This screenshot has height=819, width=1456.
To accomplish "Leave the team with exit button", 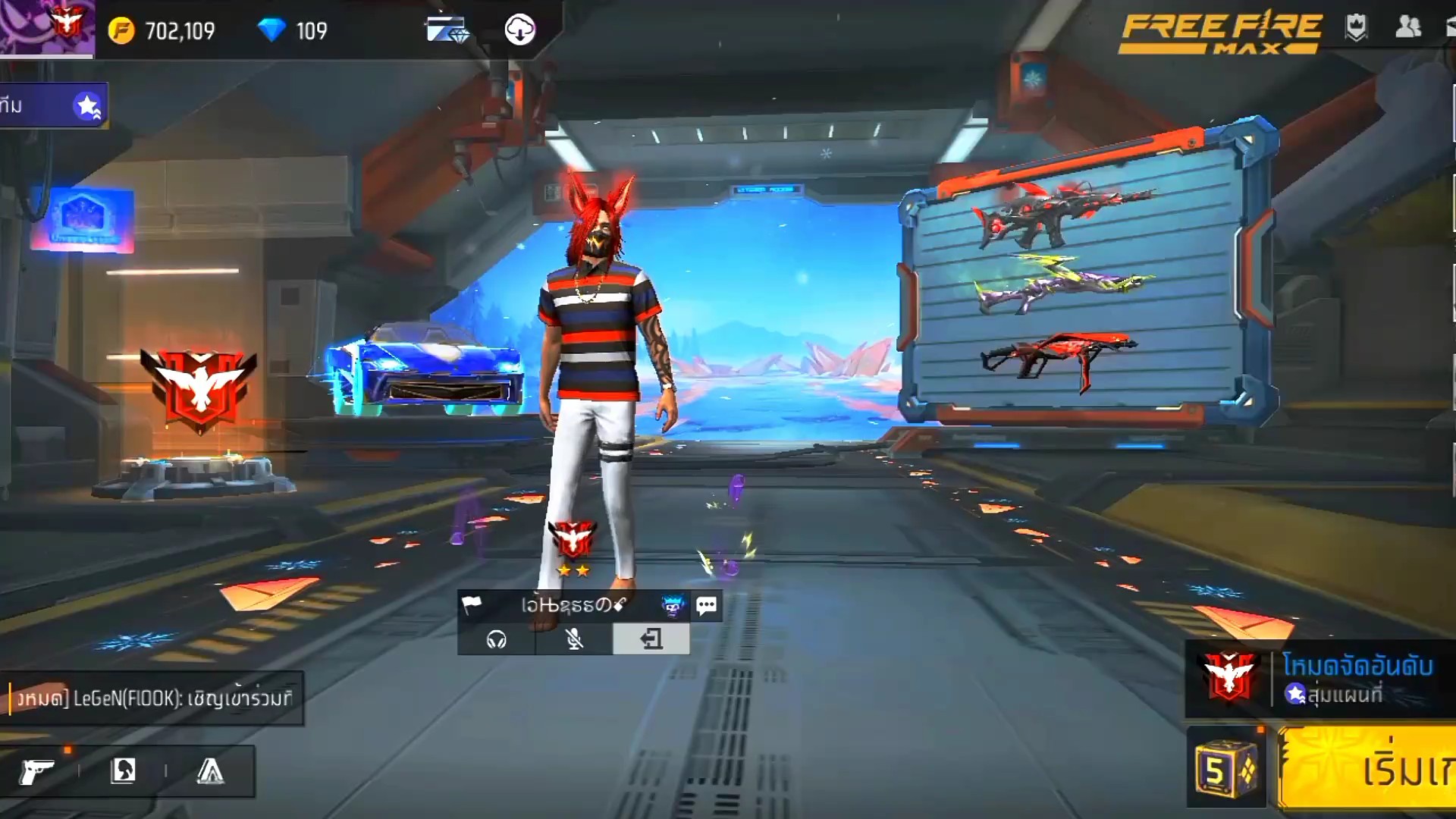I will coord(651,640).
